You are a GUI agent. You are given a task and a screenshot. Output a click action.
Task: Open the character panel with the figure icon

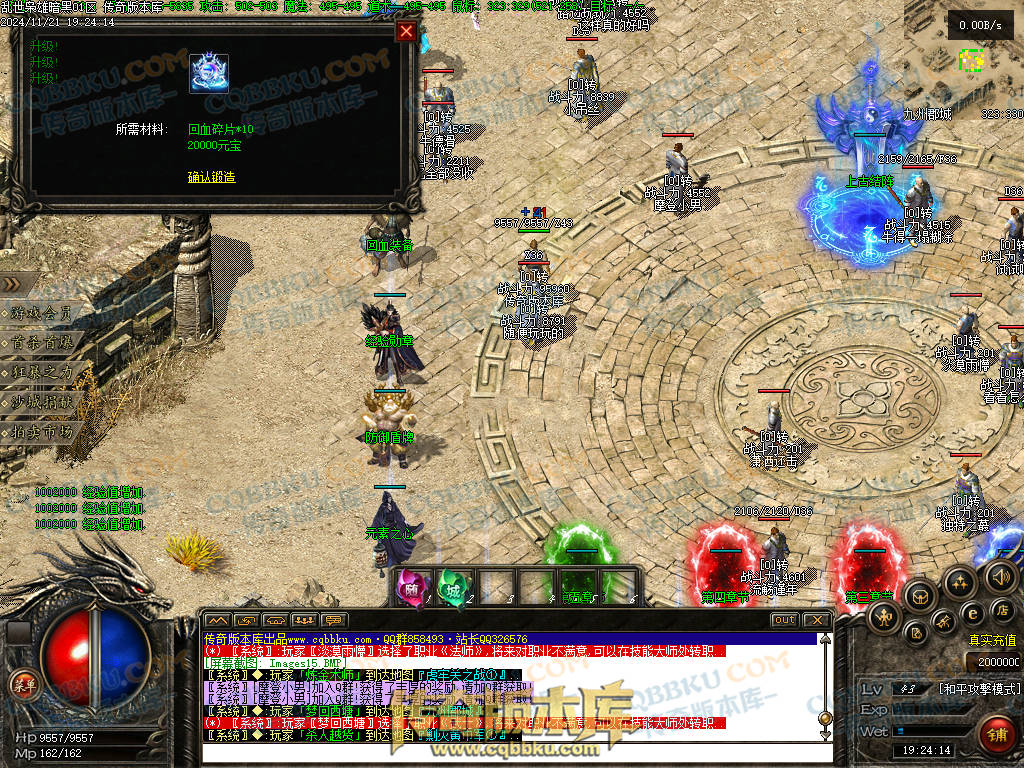pos(884,618)
